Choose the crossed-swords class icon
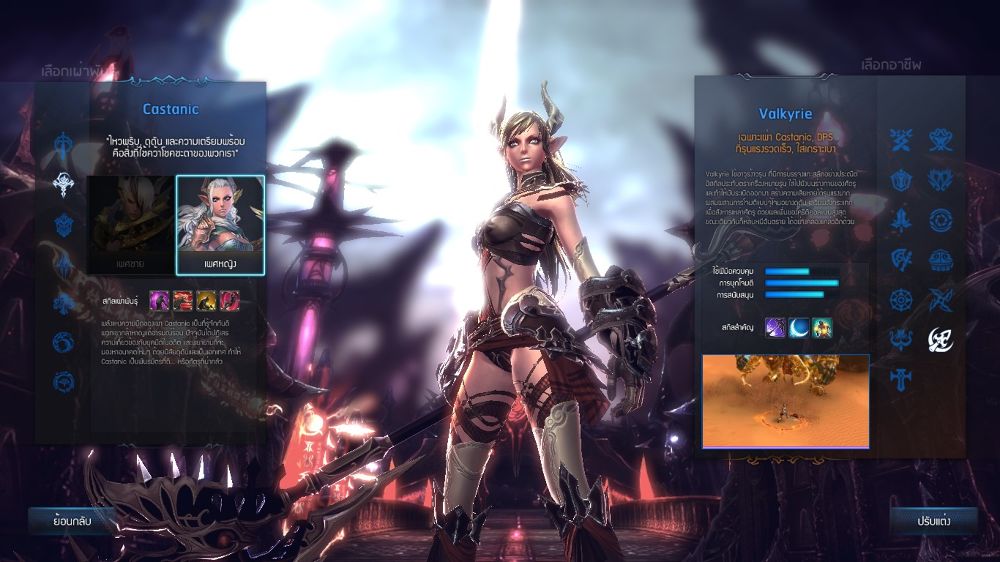 [x=902, y=140]
